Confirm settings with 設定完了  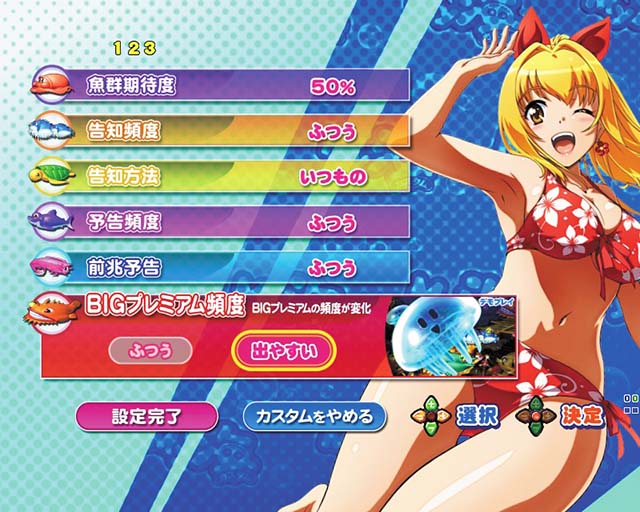[145, 415]
